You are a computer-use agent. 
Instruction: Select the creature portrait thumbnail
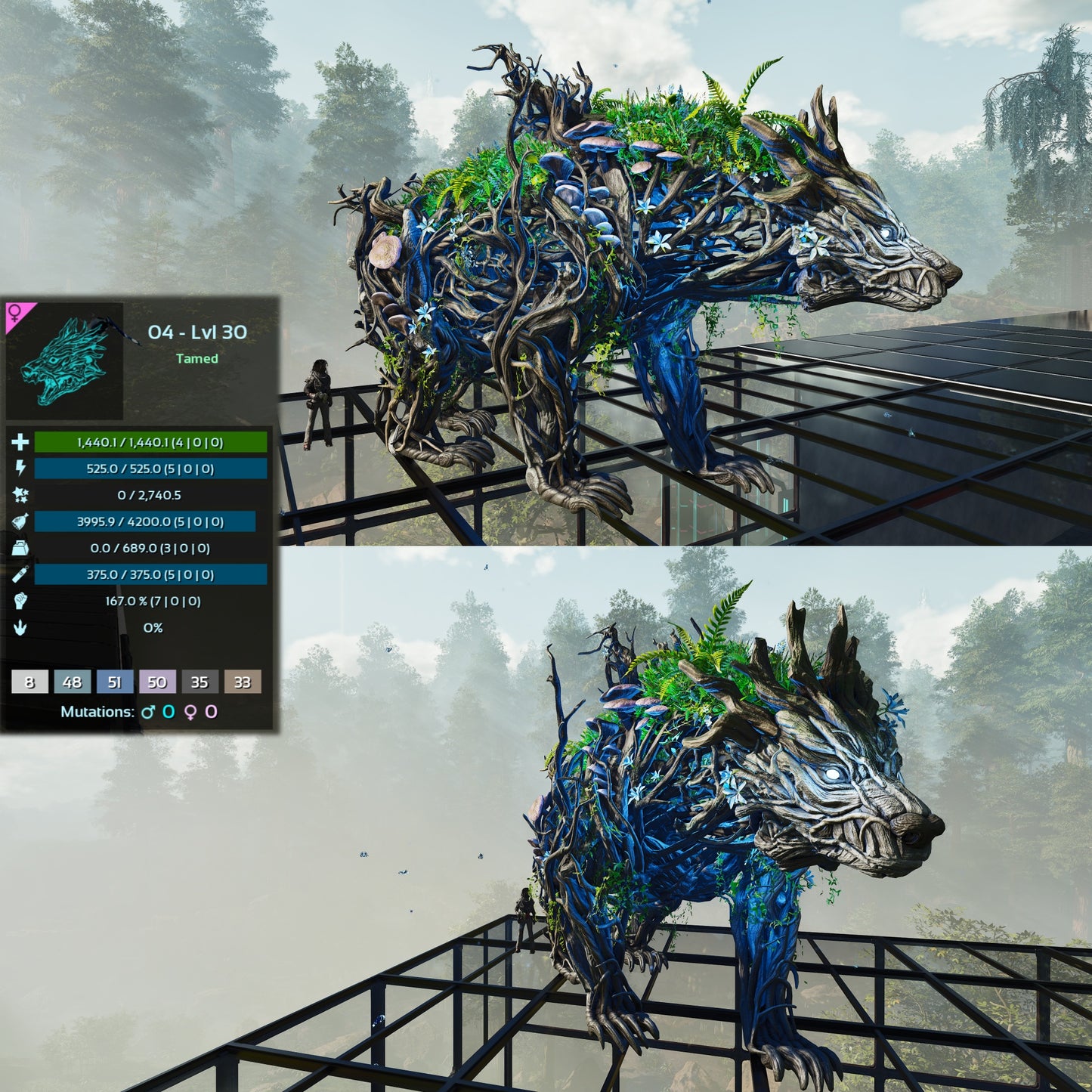[x=67, y=361]
